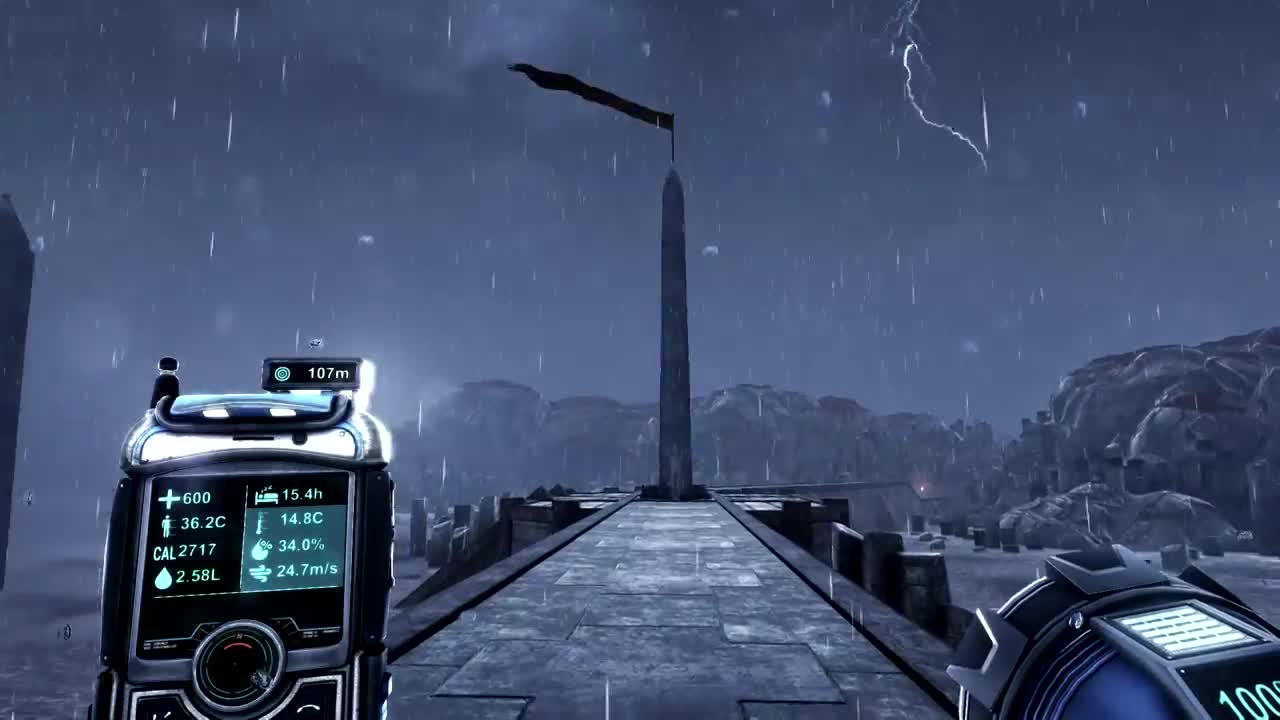Click the red compass needle arc
The height and width of the screenshot is (720, 1280).
(237, 645)
